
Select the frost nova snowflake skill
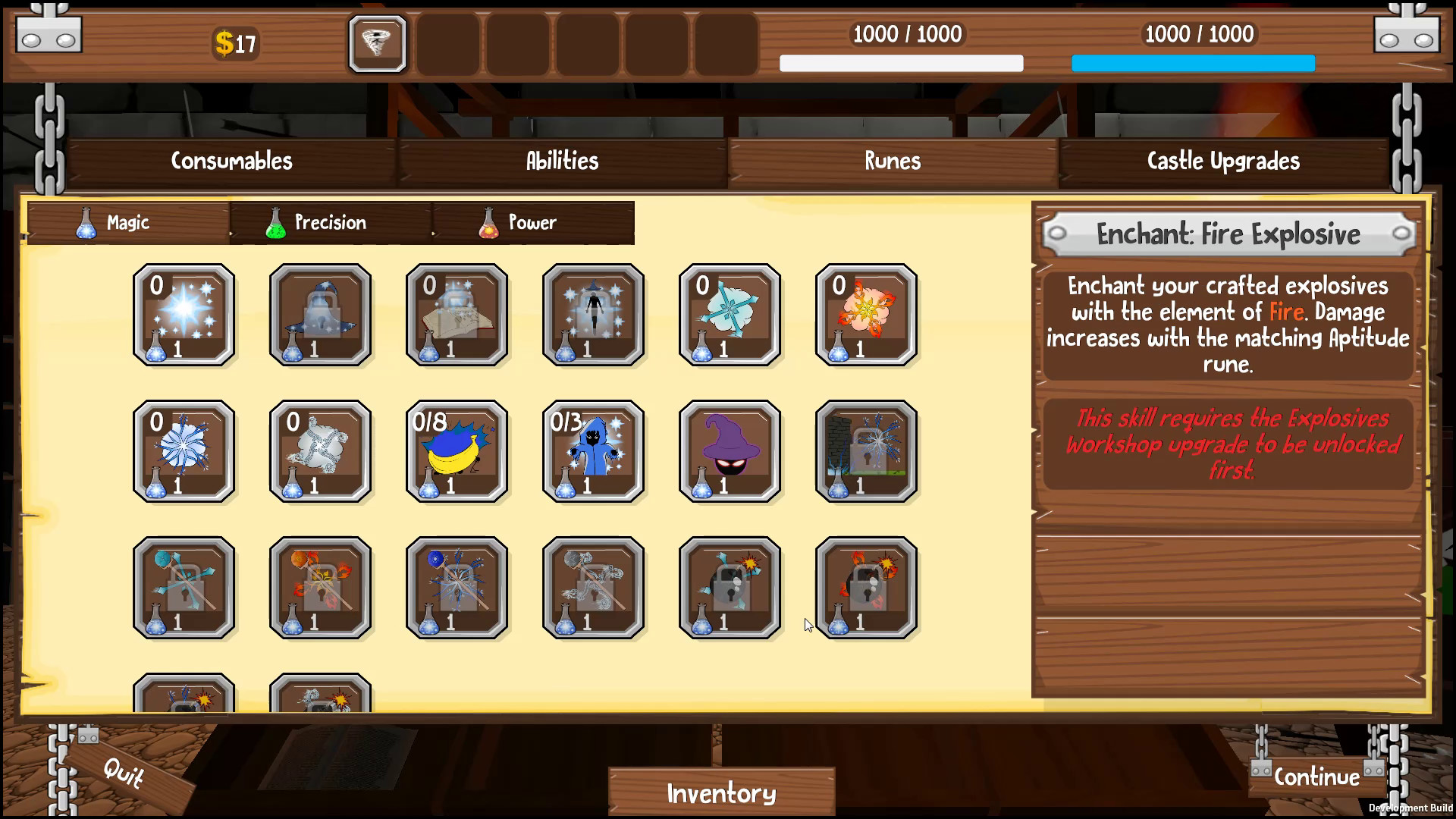pyautogui.click(x=184, y=451)
